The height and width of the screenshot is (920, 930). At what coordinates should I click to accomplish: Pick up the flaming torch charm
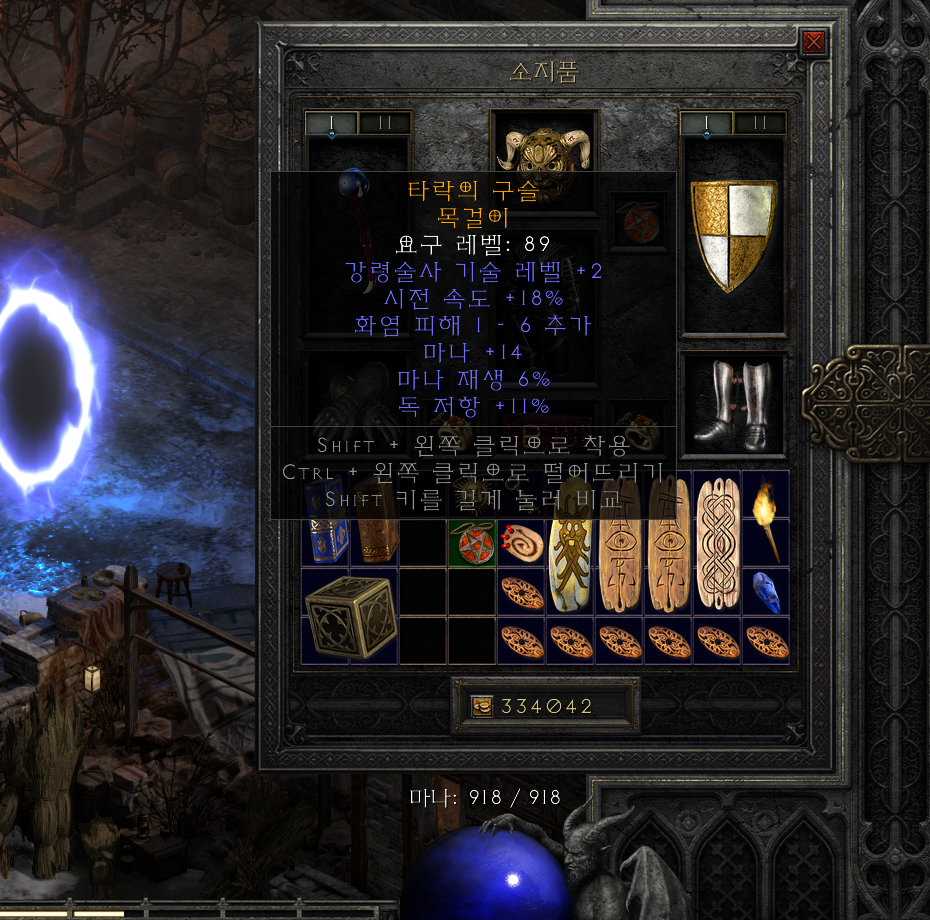(x=765, y=518)
